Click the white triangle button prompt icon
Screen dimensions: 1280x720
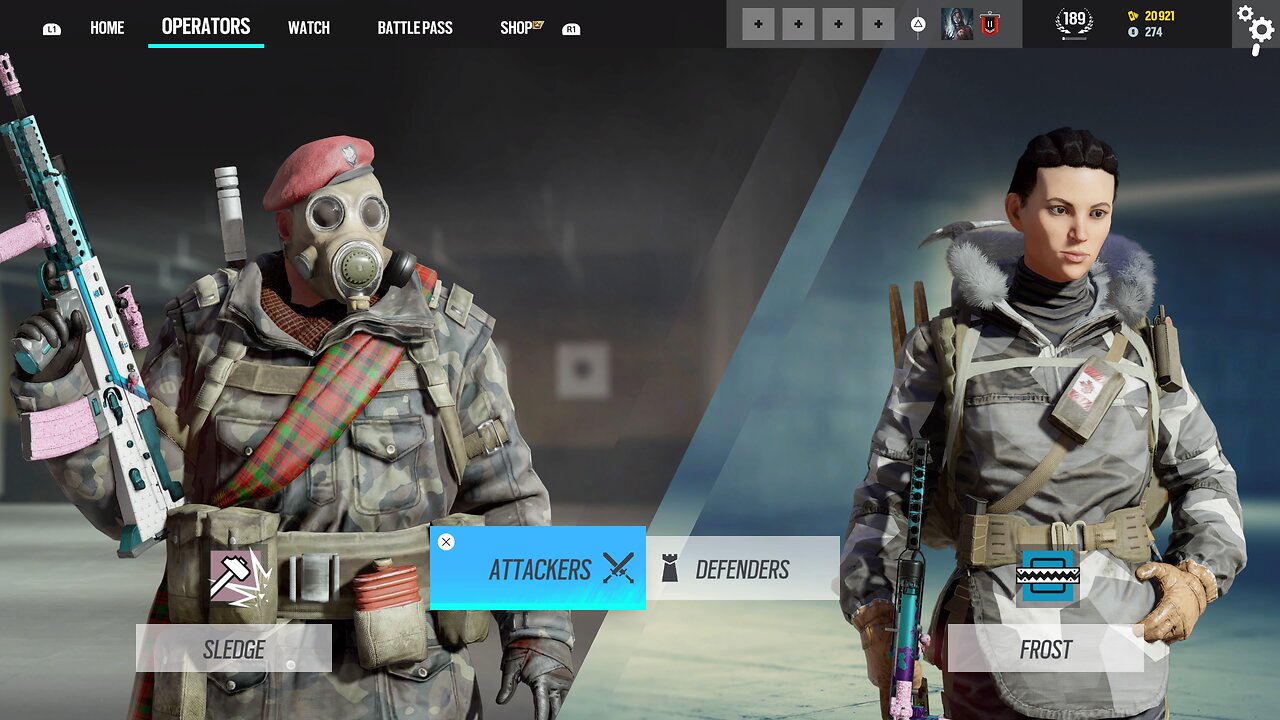[x=917, y=23]
